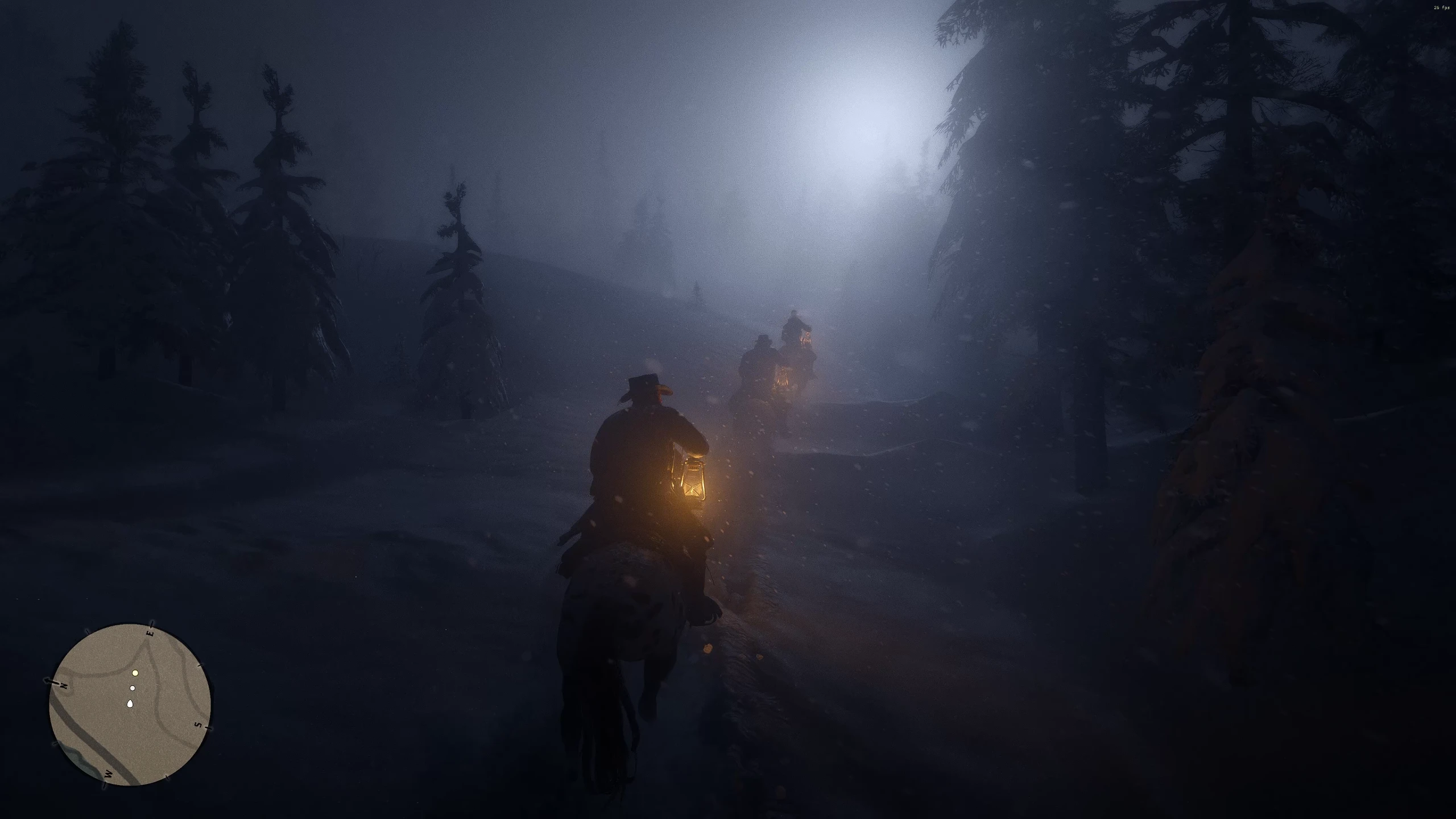Click the S compass letter on the minimap
The height and width of the screenshot is (819, 1456).
(x=198, y=725)
